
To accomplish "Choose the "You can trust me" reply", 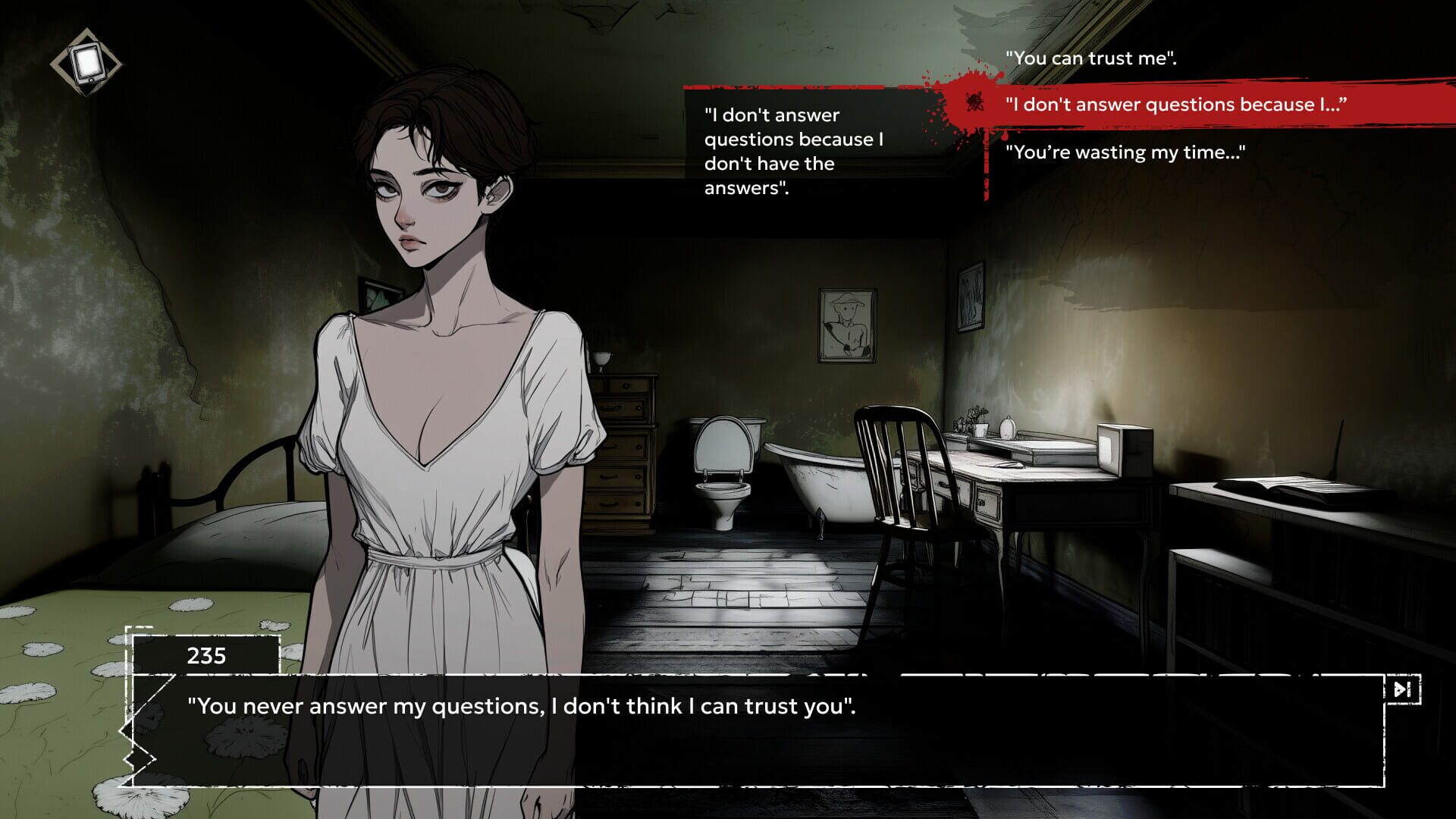I will 1090,58.
